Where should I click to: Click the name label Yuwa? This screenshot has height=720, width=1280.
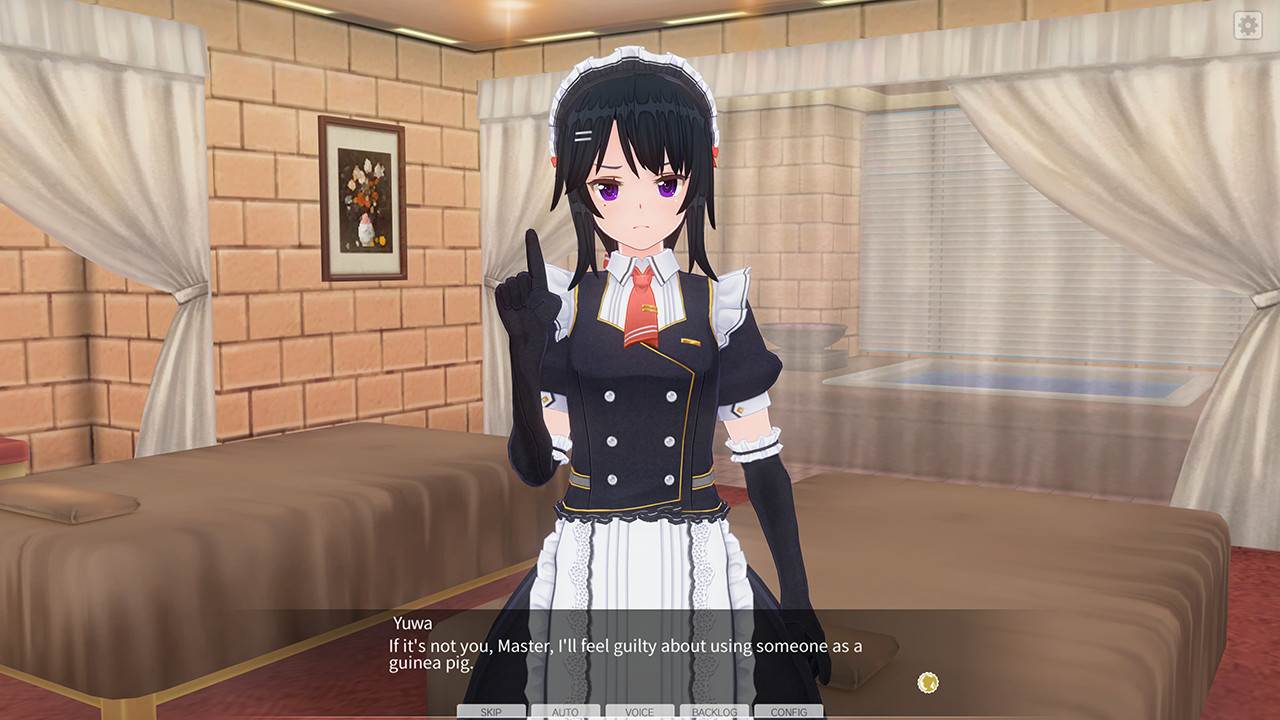click(409, 620)
